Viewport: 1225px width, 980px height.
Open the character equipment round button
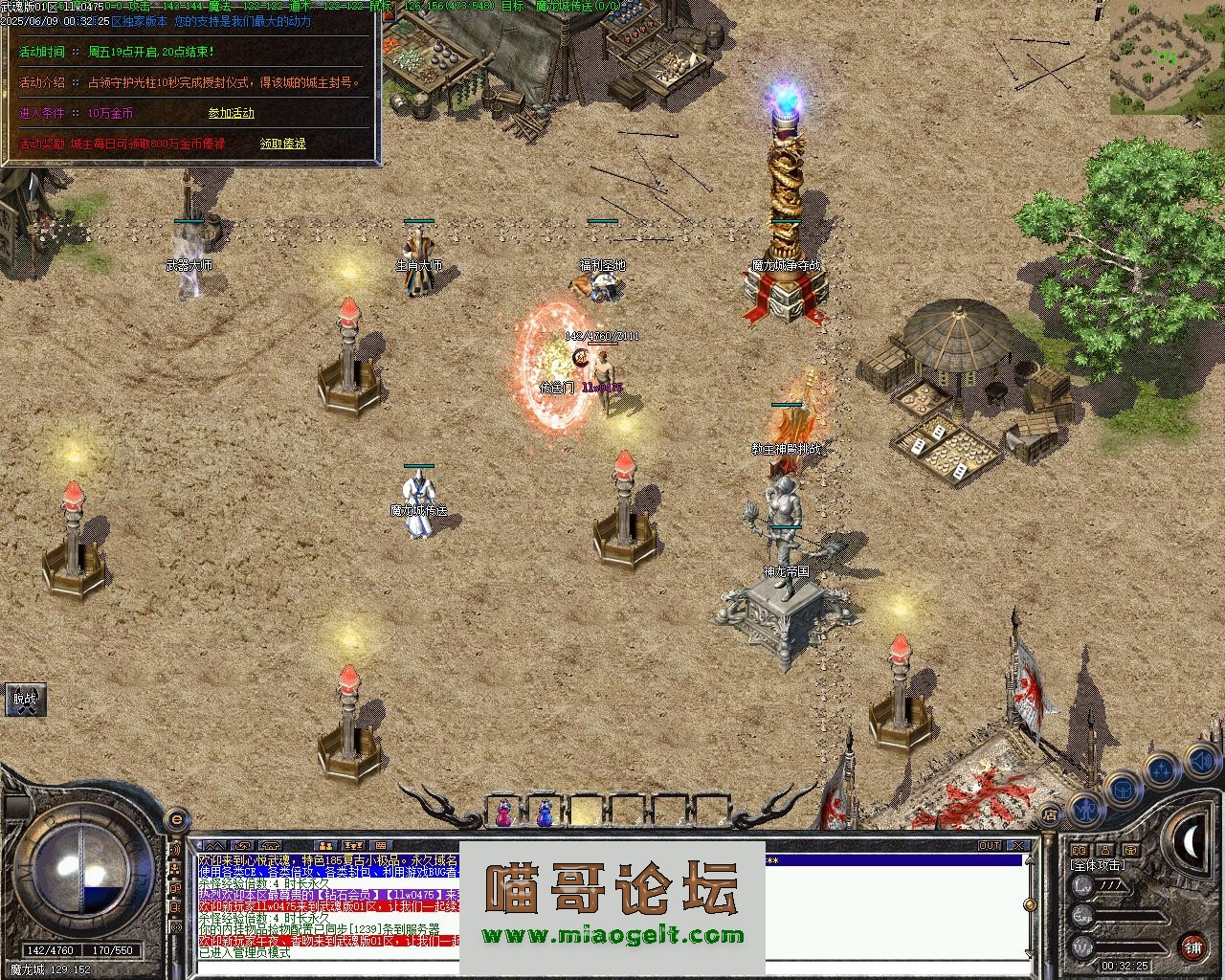click(1085, 809)
